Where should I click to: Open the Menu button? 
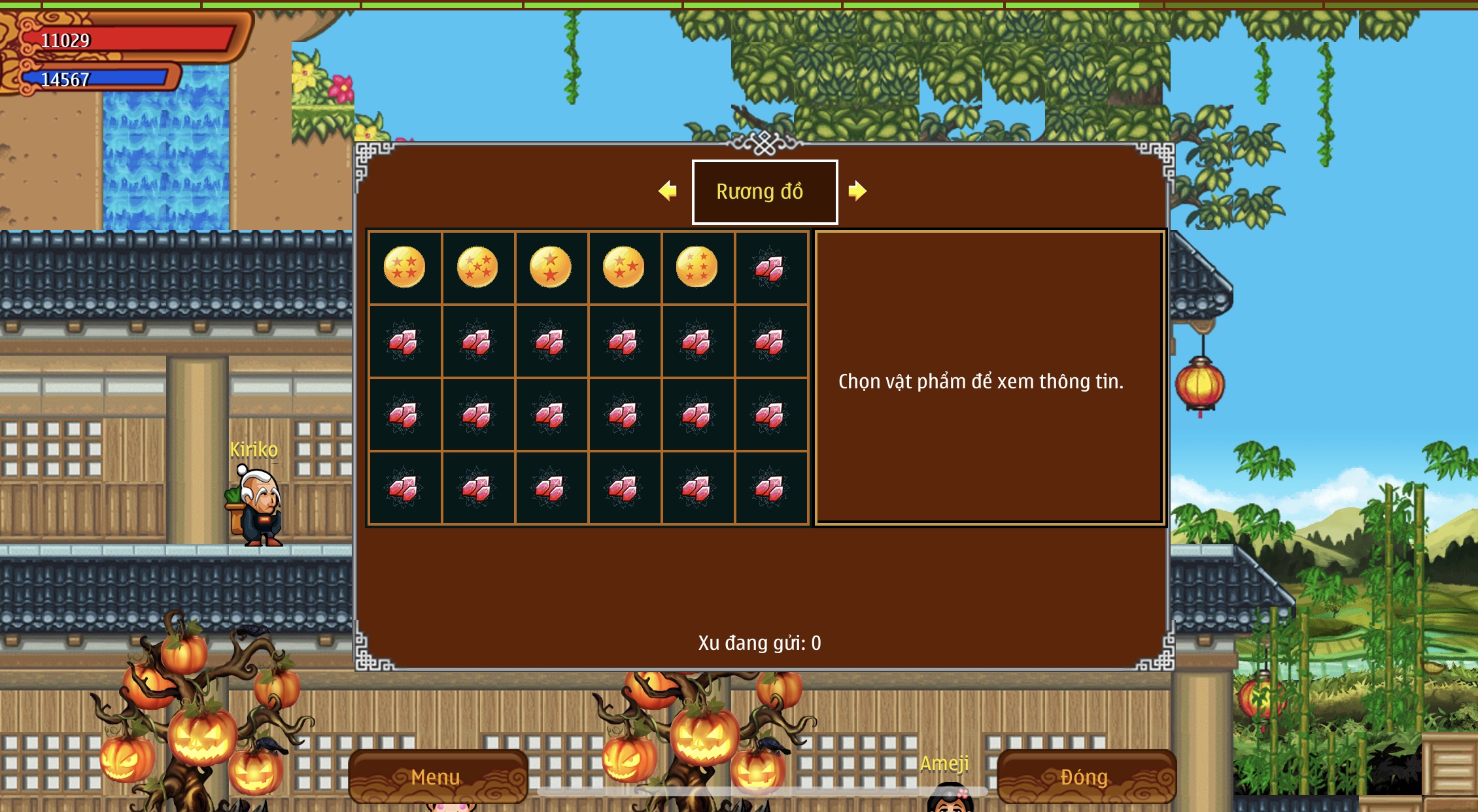pos(438,777)
